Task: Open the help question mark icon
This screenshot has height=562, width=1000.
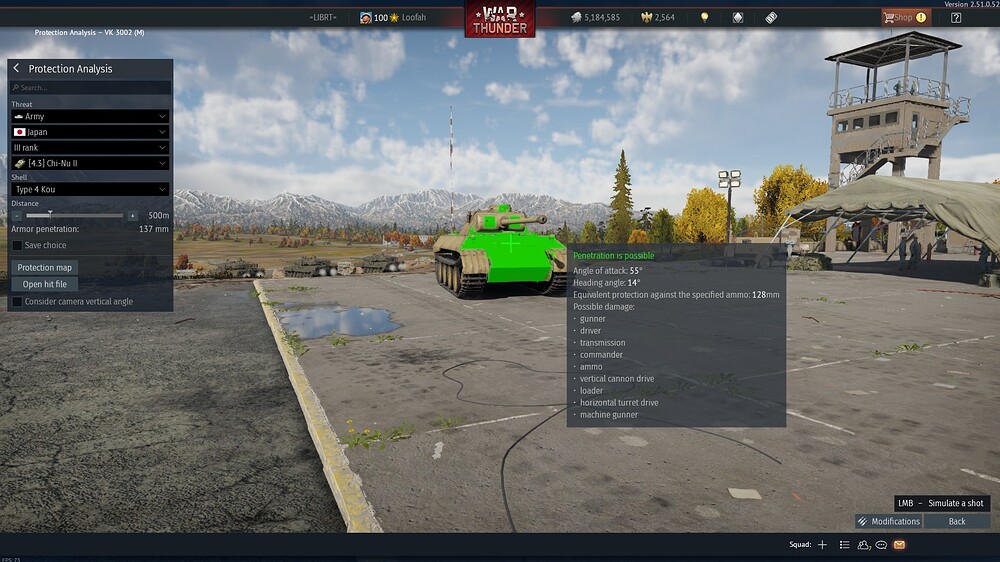Action: (956, 17)
